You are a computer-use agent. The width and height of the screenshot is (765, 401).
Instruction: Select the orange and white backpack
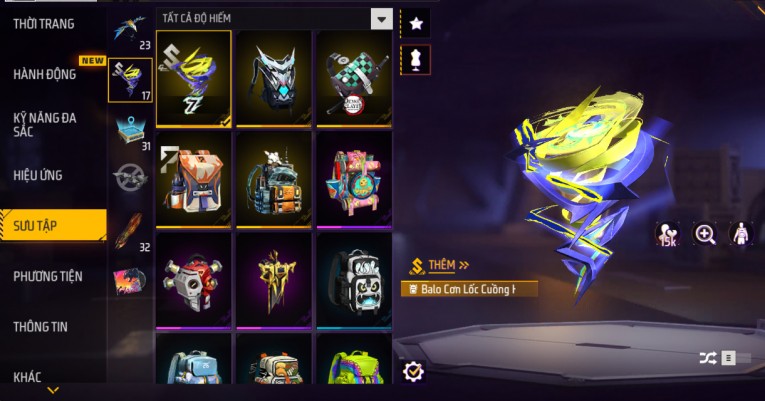194,179
